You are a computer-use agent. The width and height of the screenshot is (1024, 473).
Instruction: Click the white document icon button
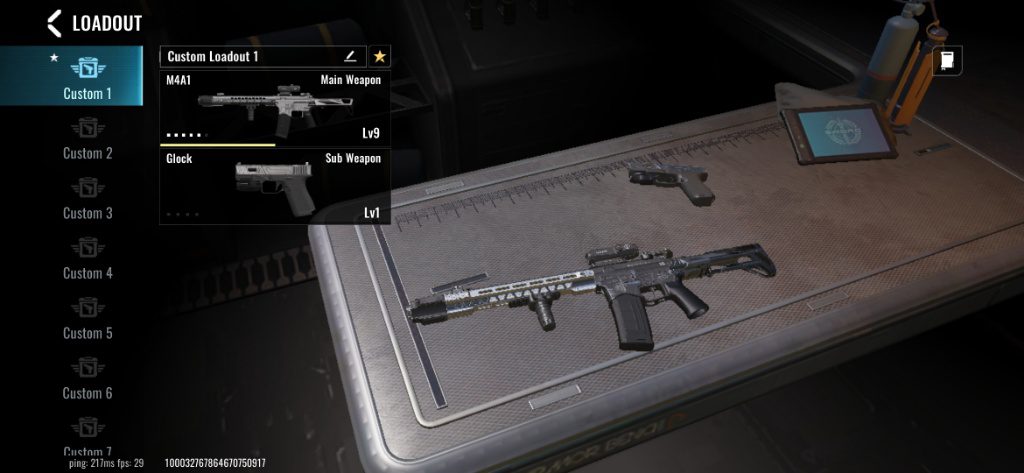coord(947,61)
